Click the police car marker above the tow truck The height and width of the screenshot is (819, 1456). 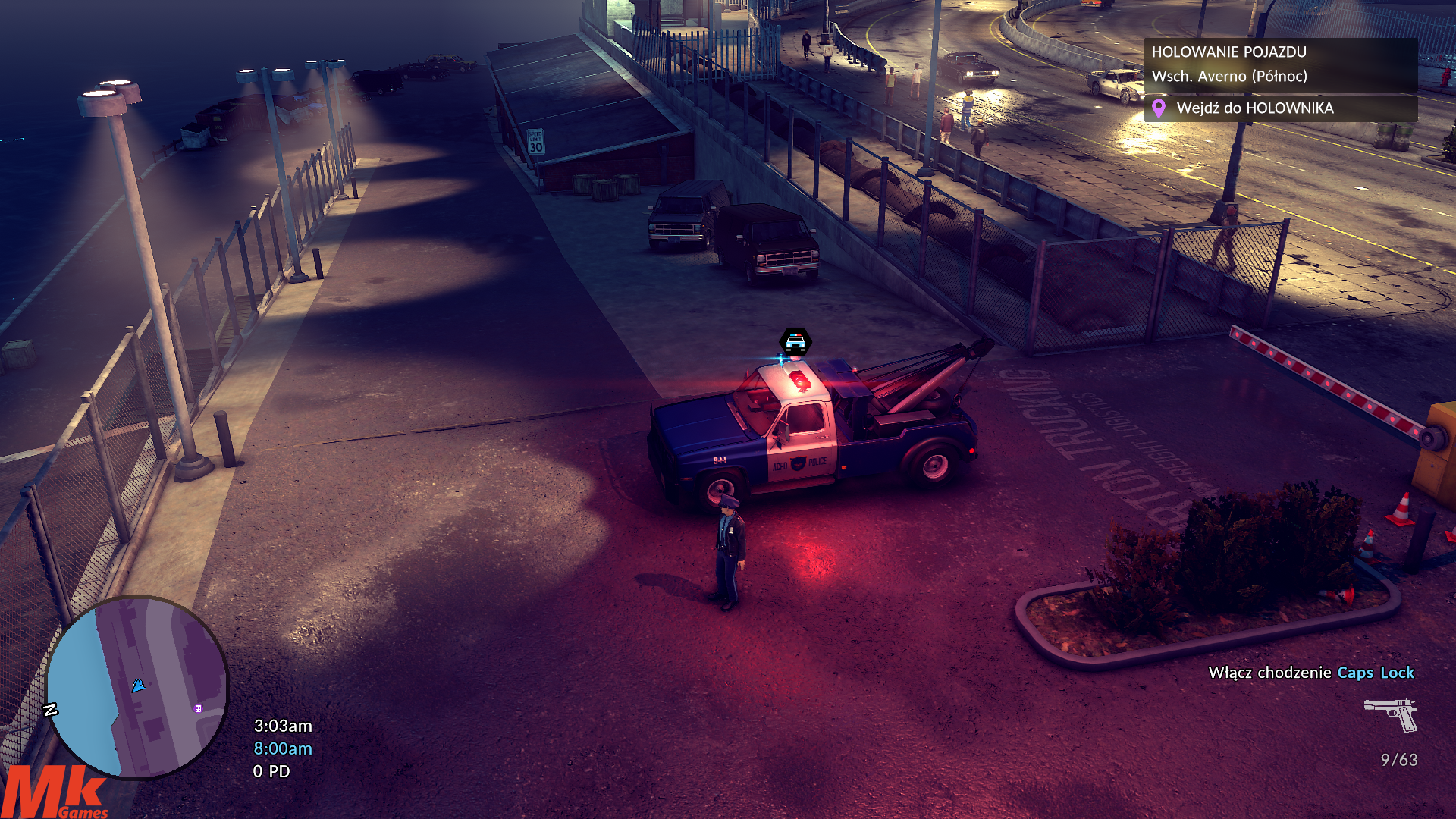pos(795,342)
